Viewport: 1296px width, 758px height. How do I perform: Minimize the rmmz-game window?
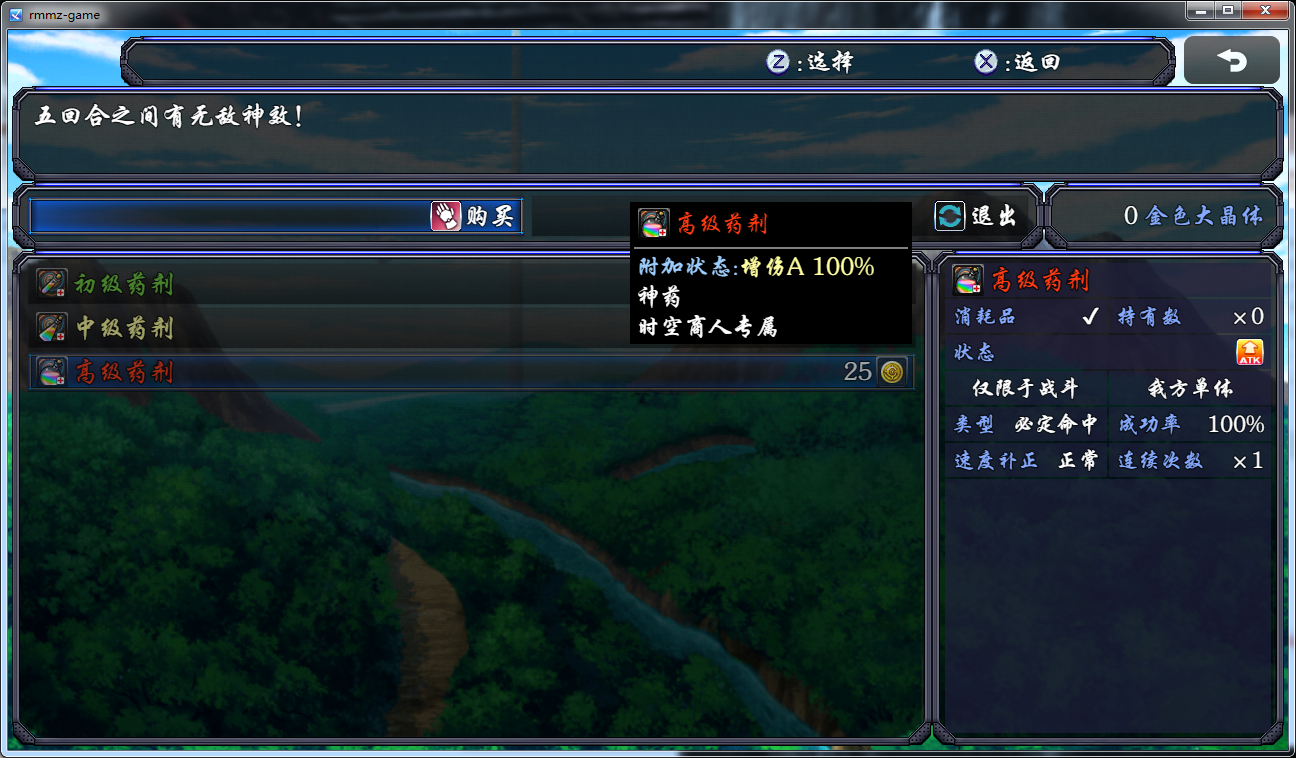[x=1202, y=10]
